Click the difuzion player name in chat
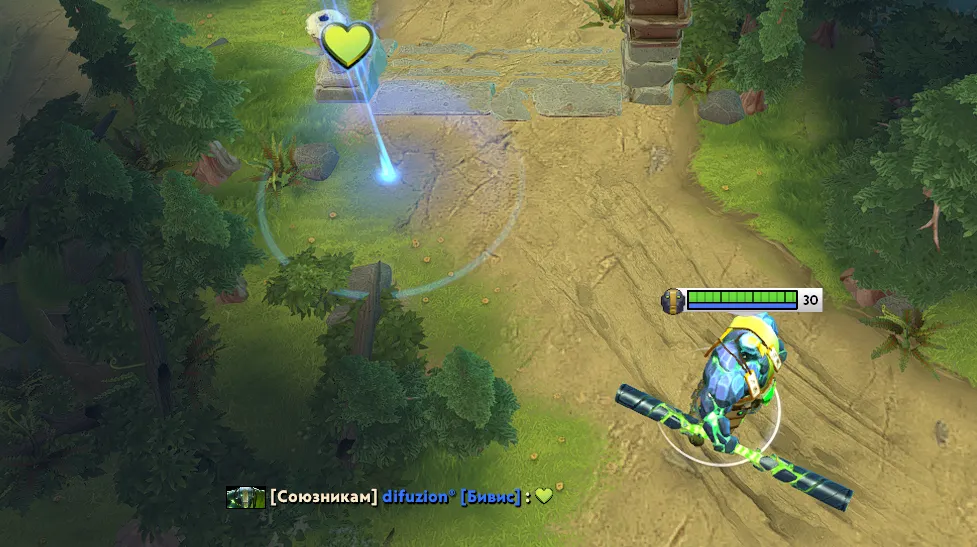977x547 pixels. (x=418, y=497)
